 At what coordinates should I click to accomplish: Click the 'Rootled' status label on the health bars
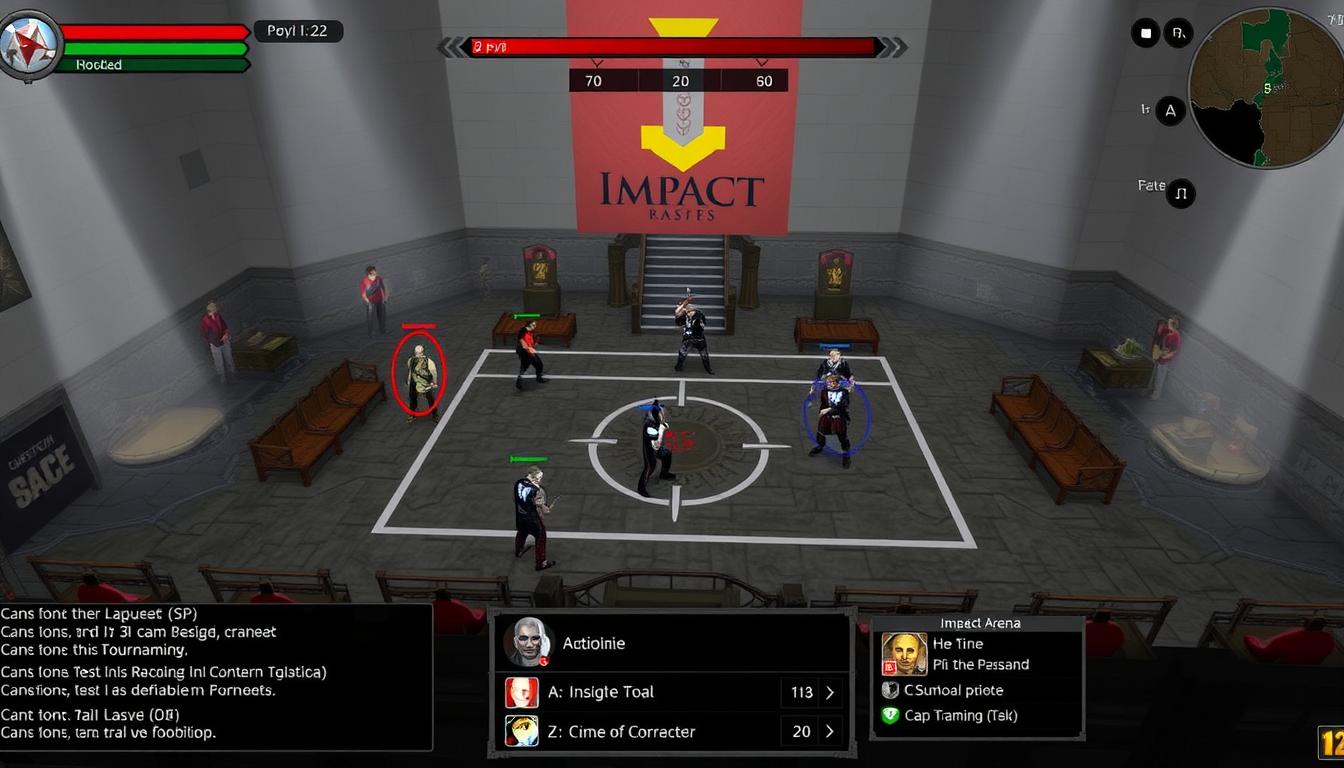click(x=98, y=64)
